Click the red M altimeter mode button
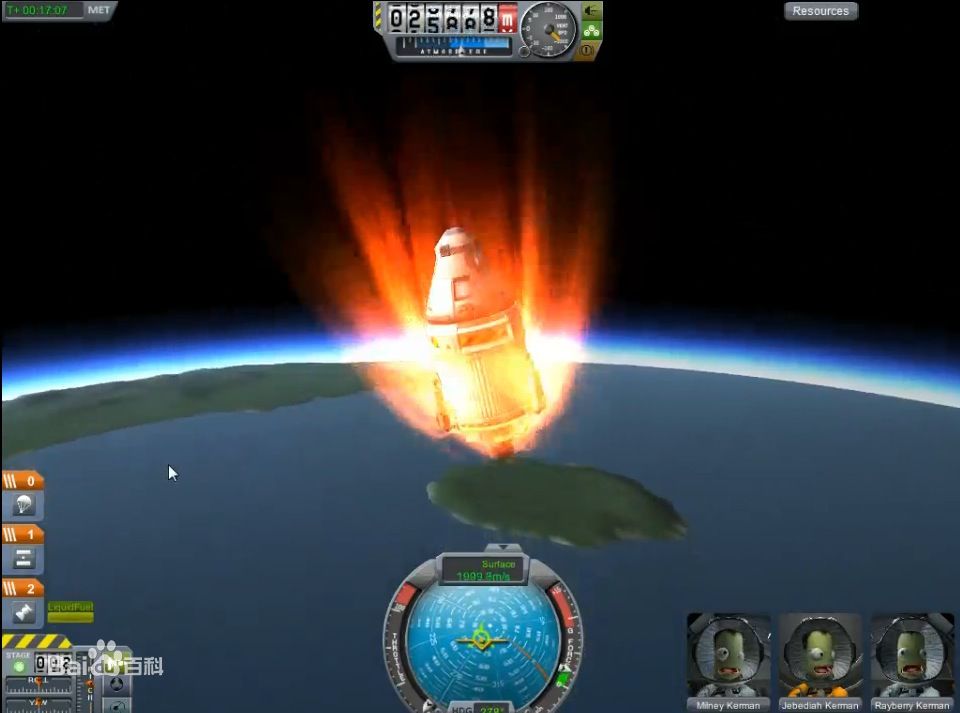This screenshot has height=713, width=960. click(508, 18)
